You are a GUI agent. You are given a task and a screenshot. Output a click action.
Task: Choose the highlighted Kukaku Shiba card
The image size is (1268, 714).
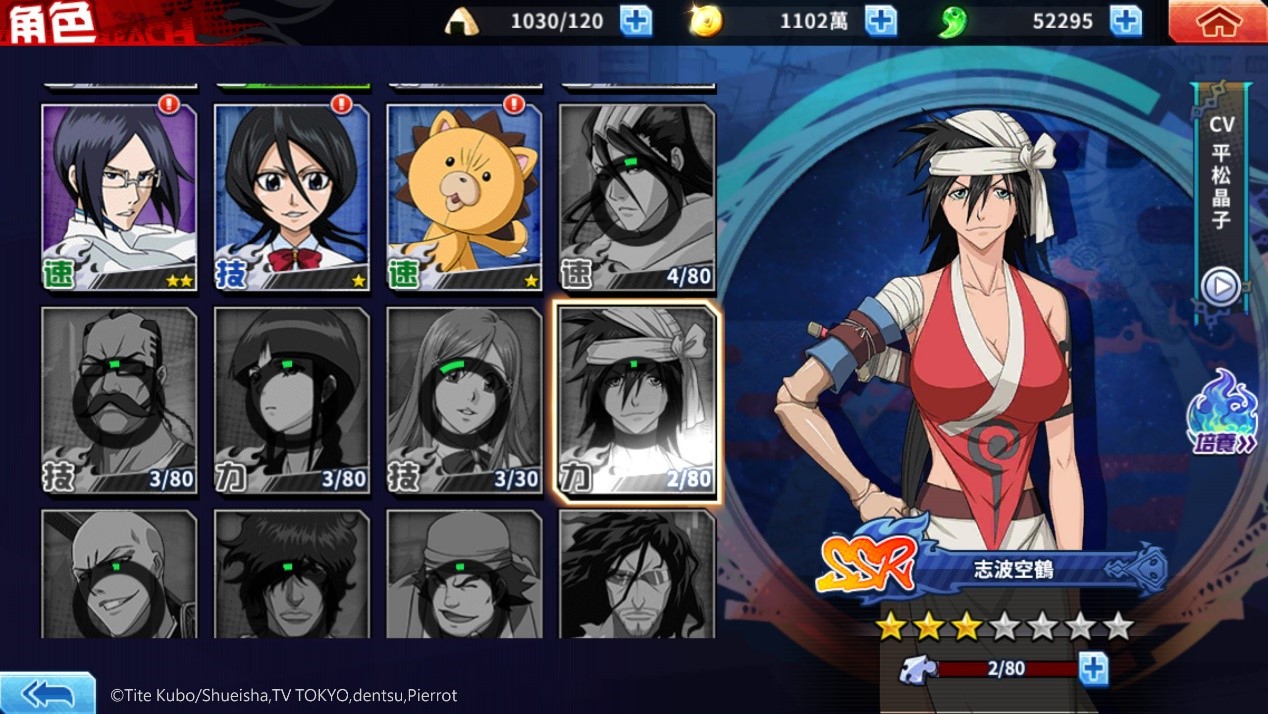[637, 400]
